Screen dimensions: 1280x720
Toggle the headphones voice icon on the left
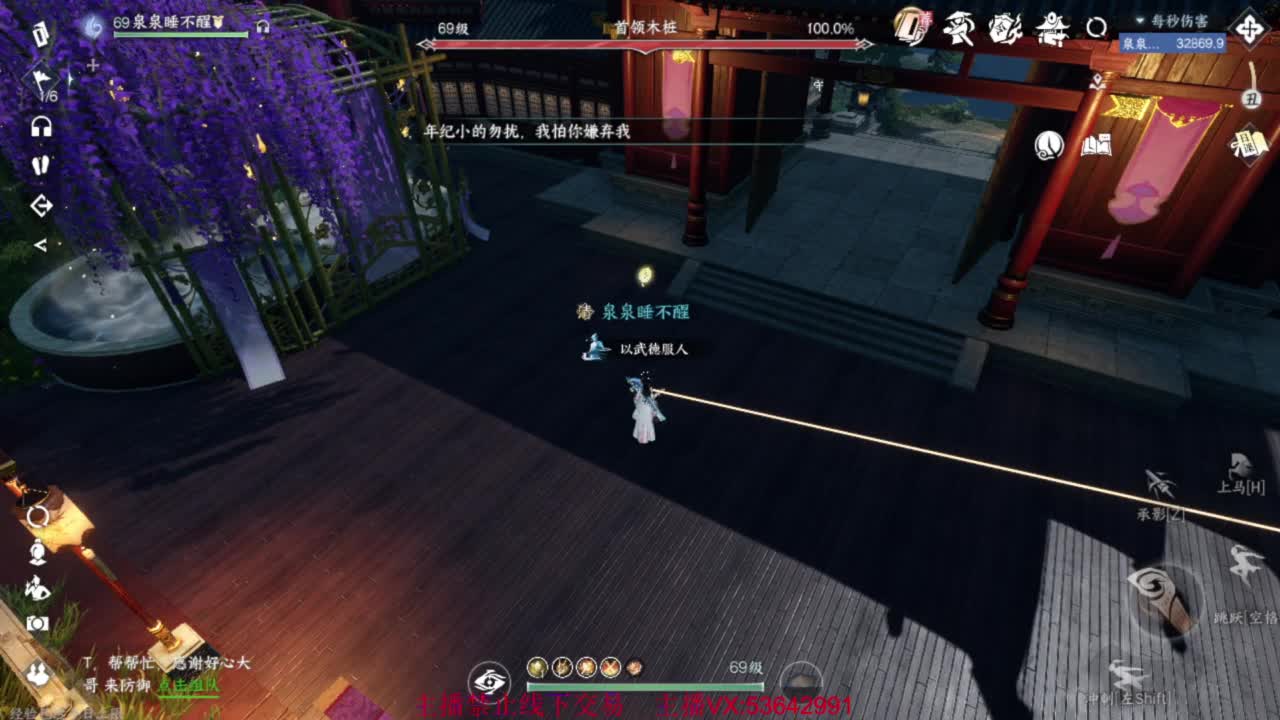point(40,126)
